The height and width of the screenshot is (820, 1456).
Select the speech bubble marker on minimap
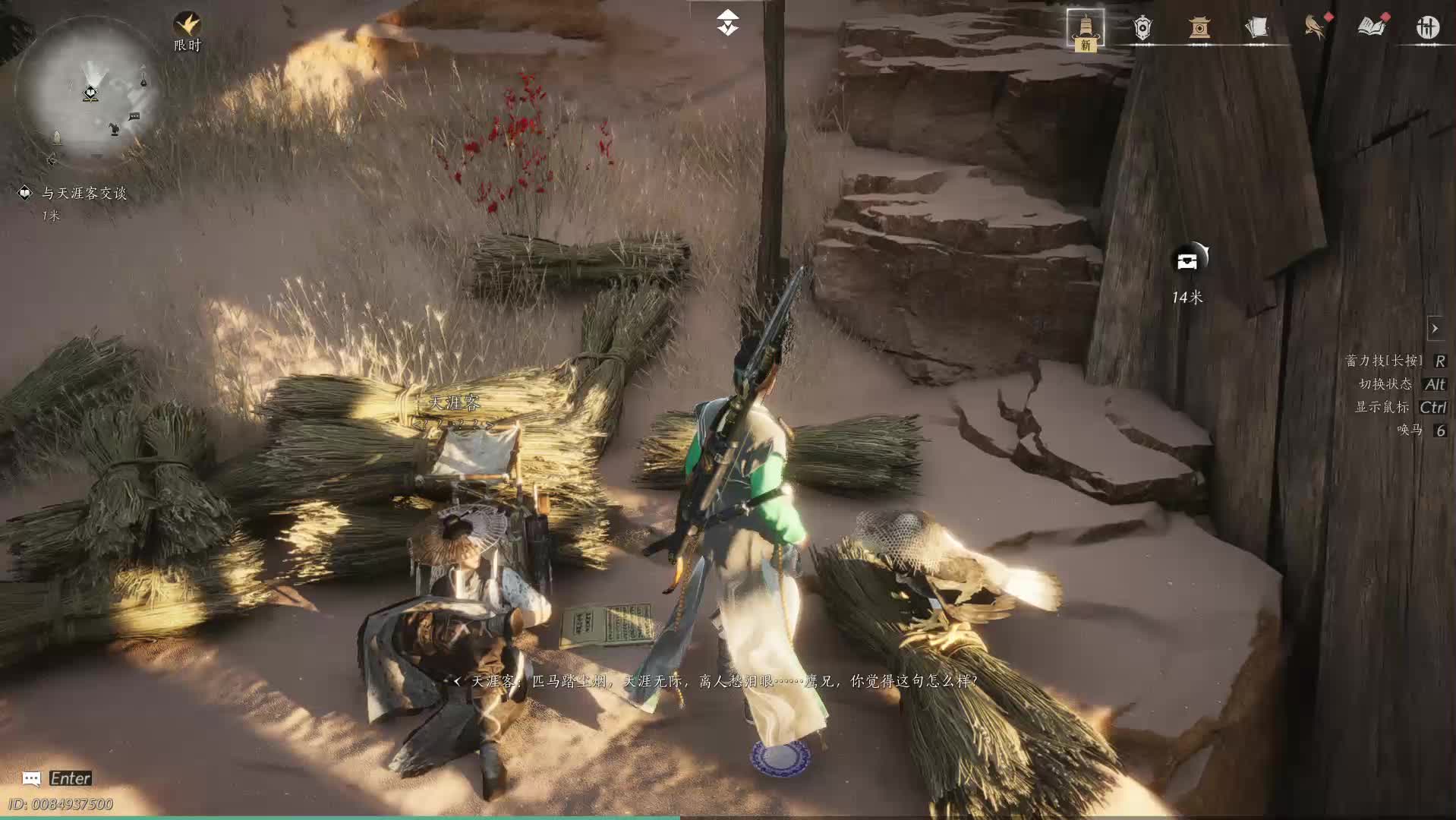coord(134,116)
